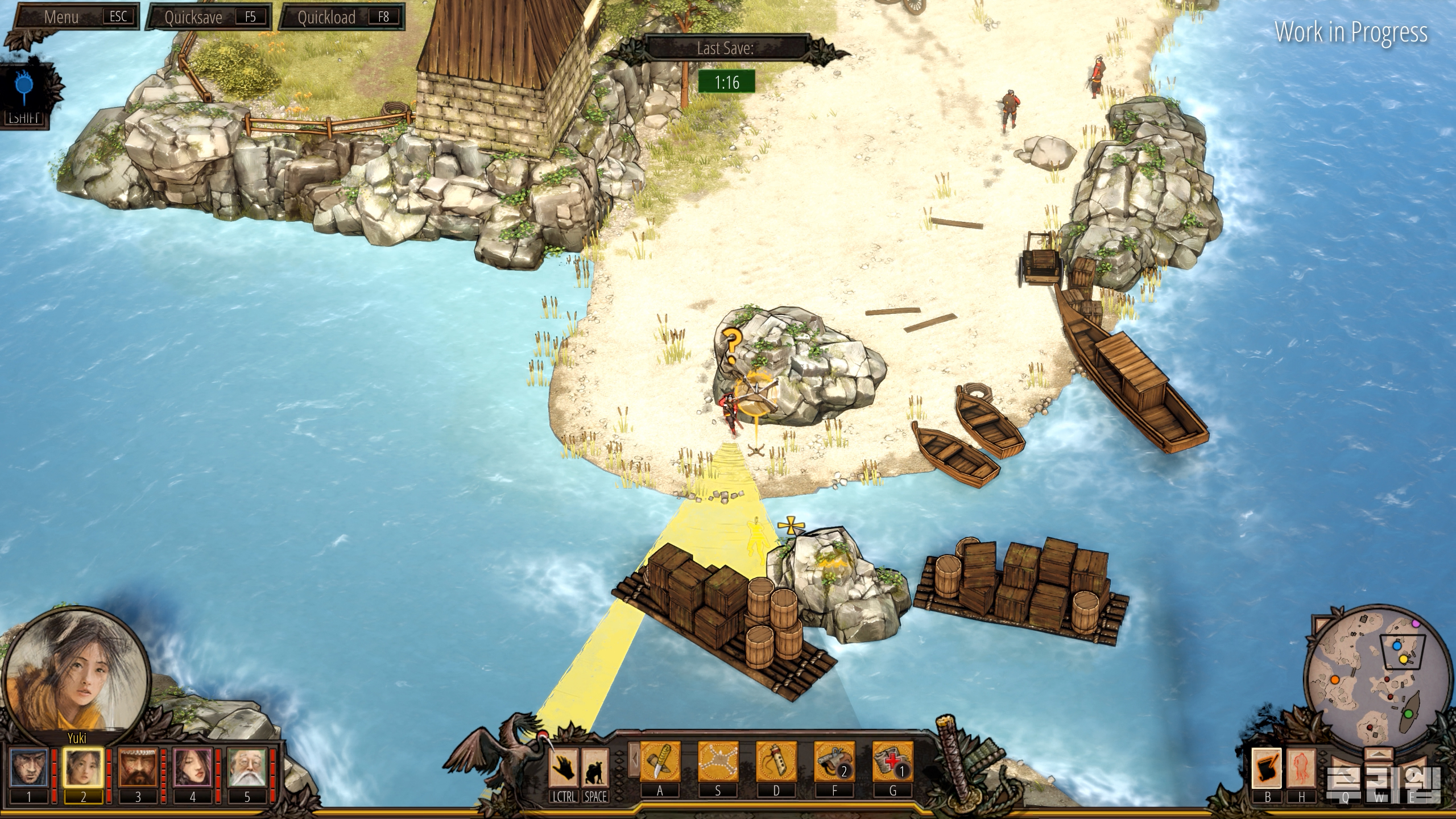Viewport: 1456px width, 819px height.
Task: Use the bird flute lure ability
Action: tap(776, 762)
